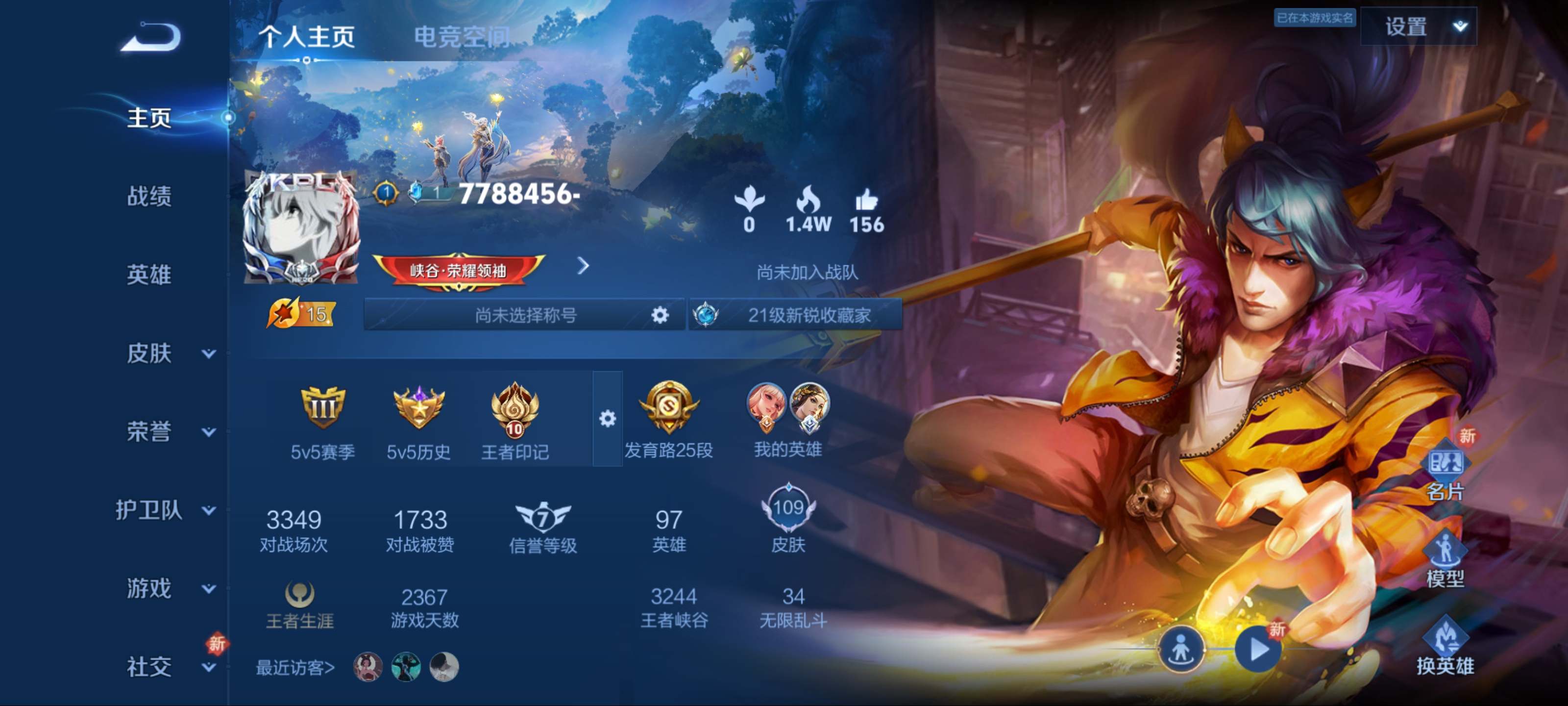Viewport: 1568px width, 706px height.
Task: Expand the 护卫队 sidebar menu
Action: pos(164,510)
